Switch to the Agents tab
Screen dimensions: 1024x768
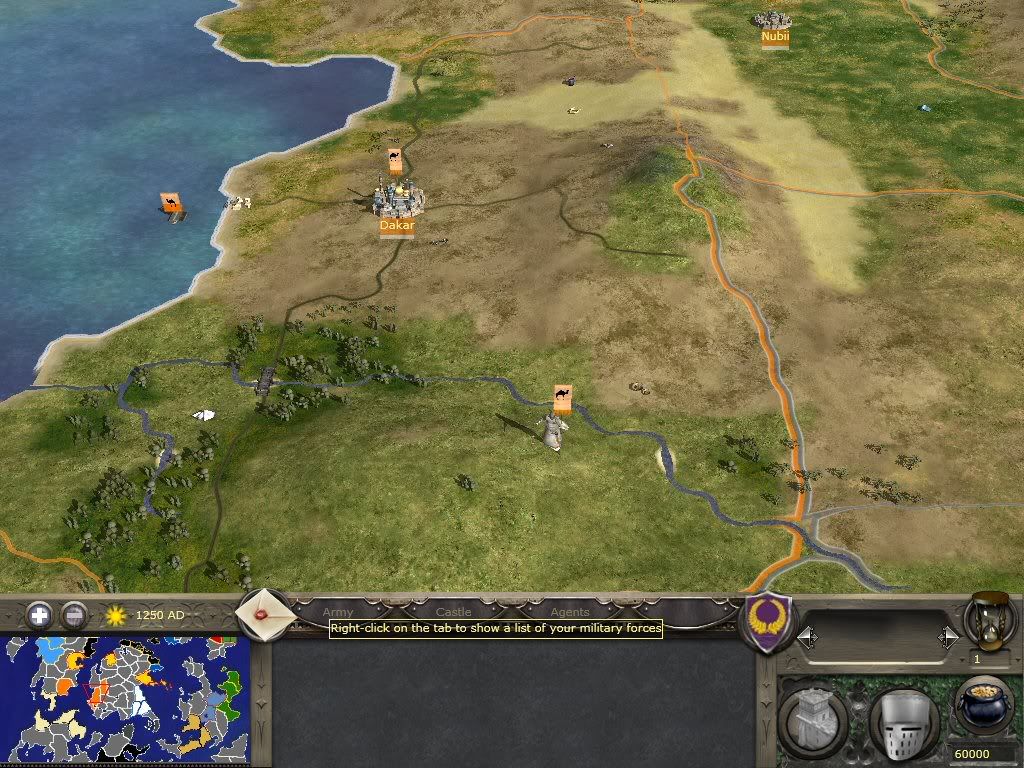pyautogui.click(x=570, y=611)
